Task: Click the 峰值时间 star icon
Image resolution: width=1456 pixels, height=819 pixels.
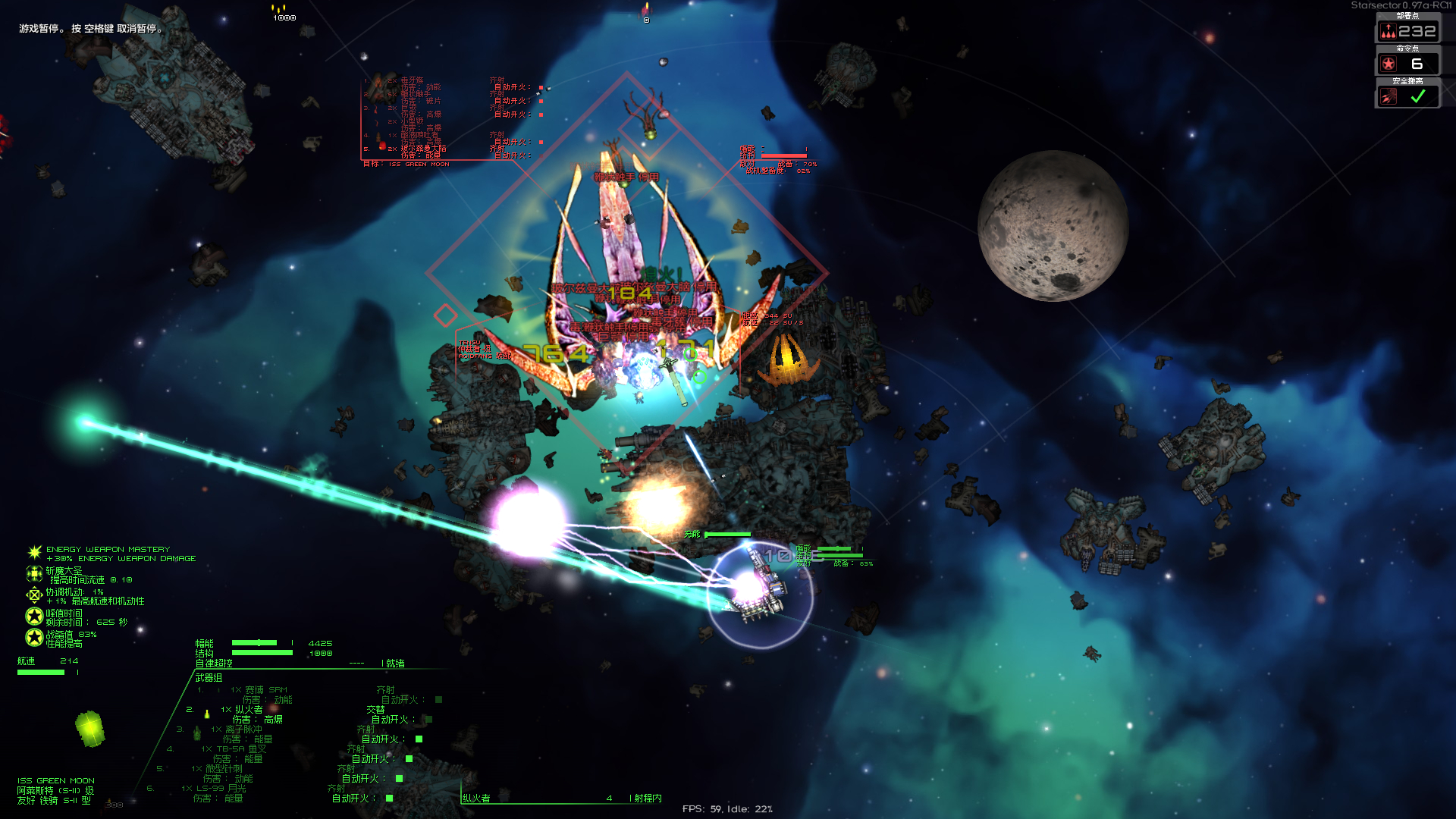Action: click(34, 616)
